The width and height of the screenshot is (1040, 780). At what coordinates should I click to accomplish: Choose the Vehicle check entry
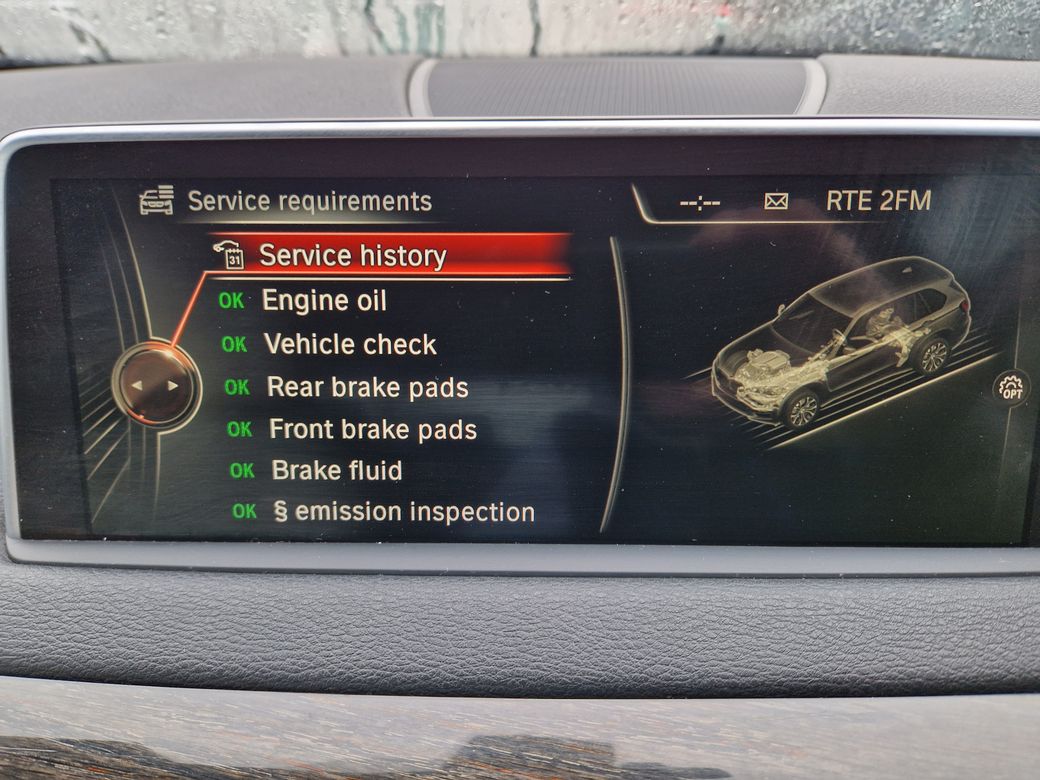(x=349, y=345)
